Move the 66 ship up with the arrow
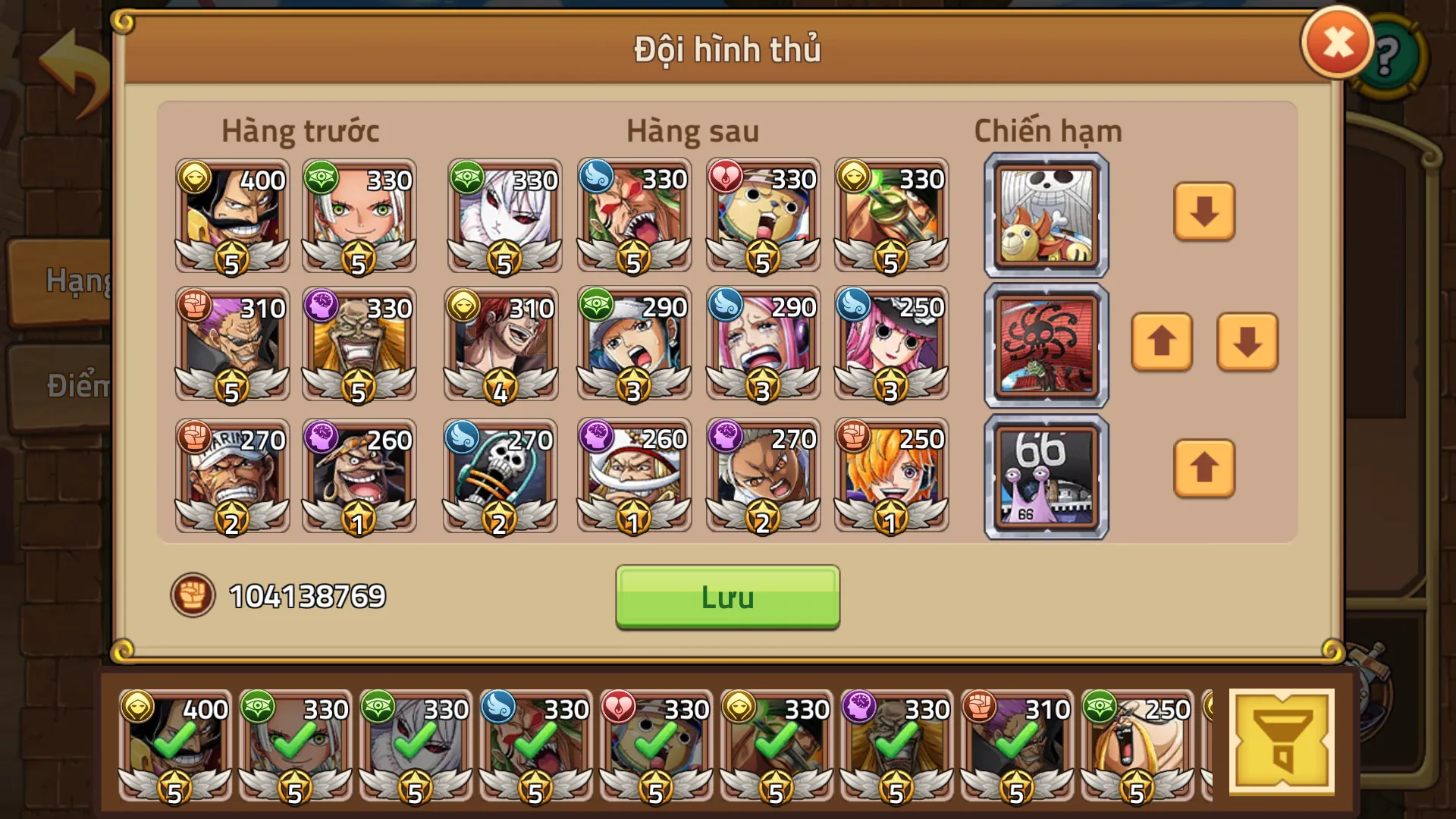1456x819 pixels. click(1204, 469)
